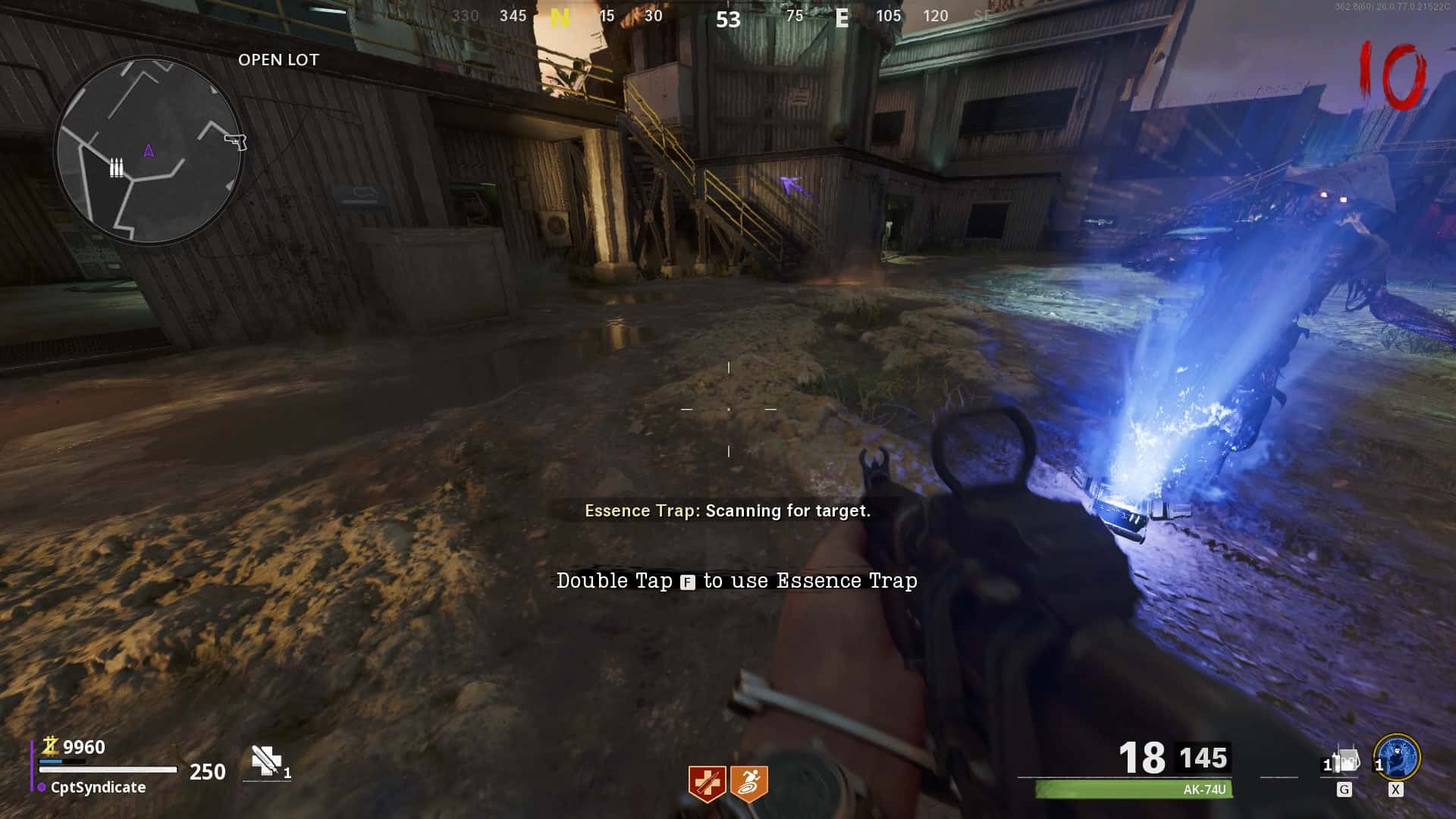Click the self-revive syringe icon

click(x=267, y=761)
